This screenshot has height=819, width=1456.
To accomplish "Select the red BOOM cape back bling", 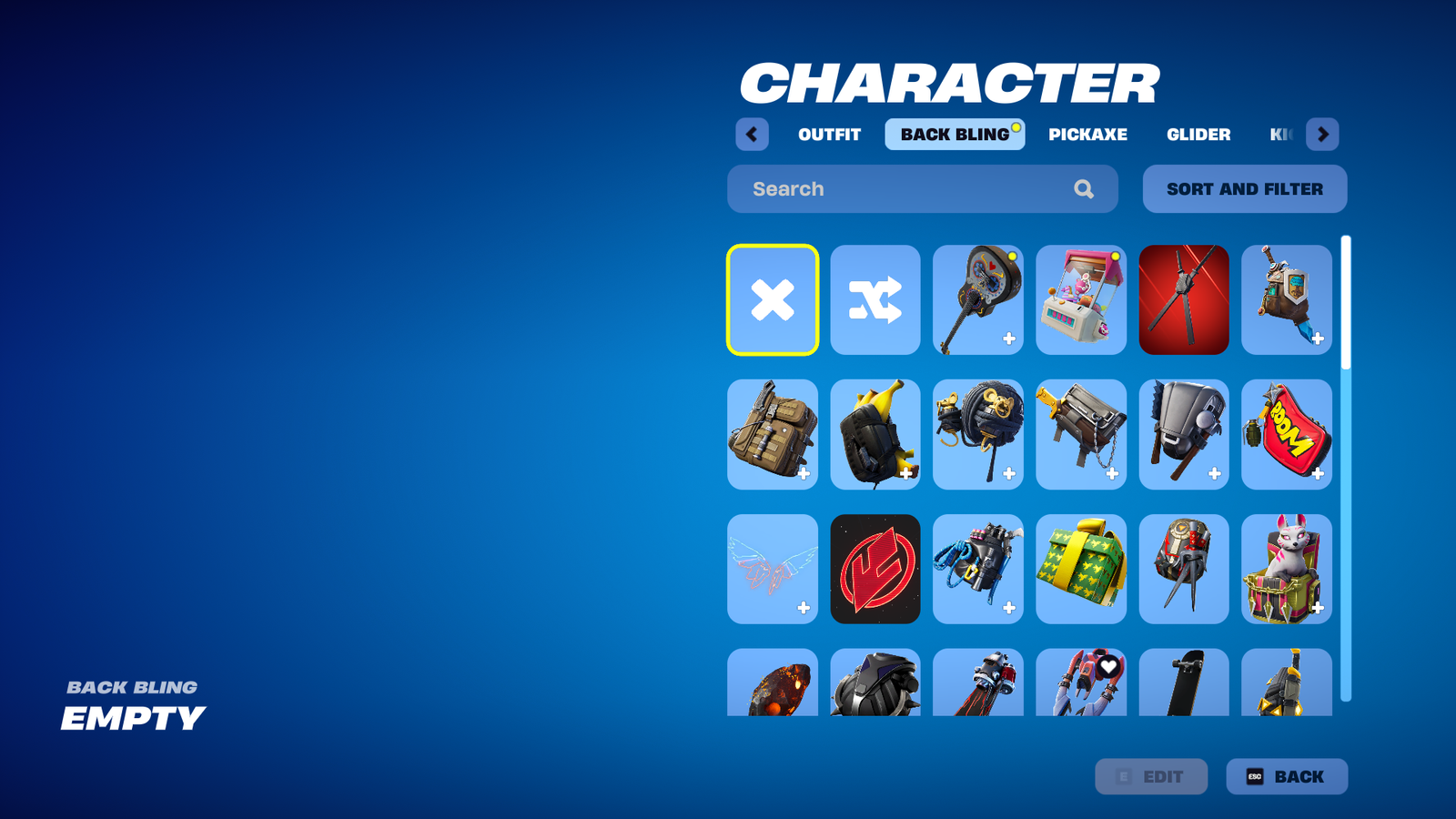I will tap(1287, 435).
